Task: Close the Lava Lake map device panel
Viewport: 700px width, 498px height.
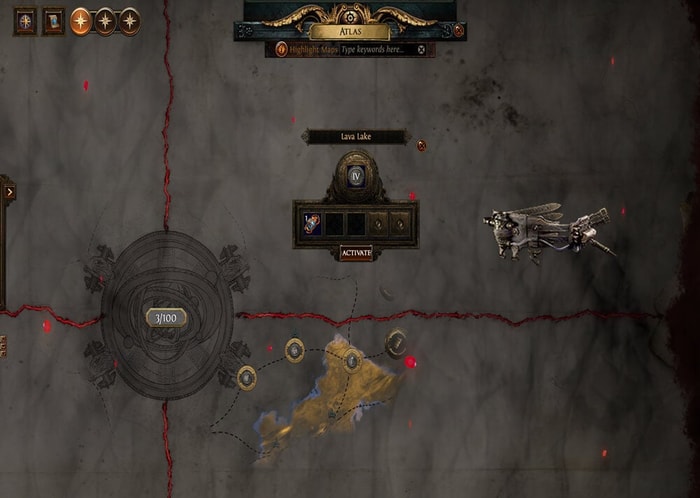Action: click(x=422, y=145)
